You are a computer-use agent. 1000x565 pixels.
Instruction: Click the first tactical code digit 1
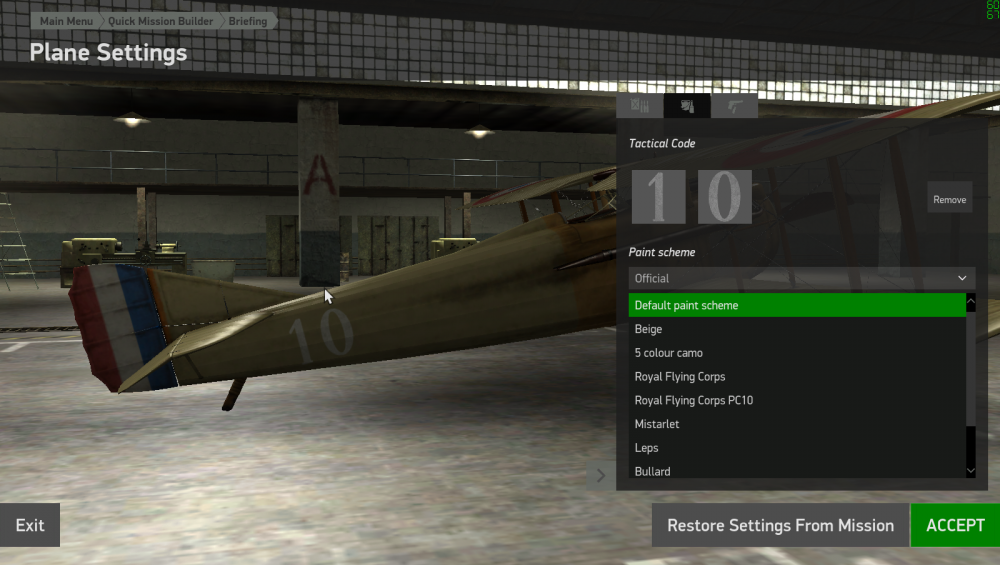click(x=658, y=196)
